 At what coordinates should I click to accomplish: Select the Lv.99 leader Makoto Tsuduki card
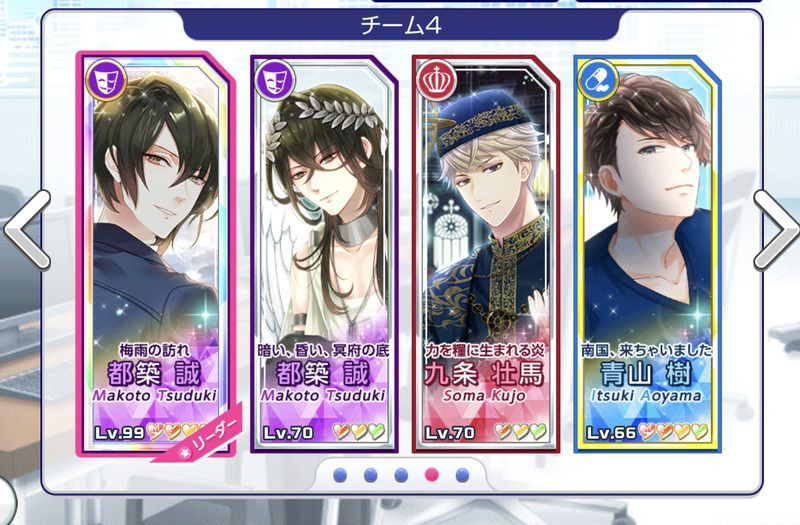tap(155, 250)
